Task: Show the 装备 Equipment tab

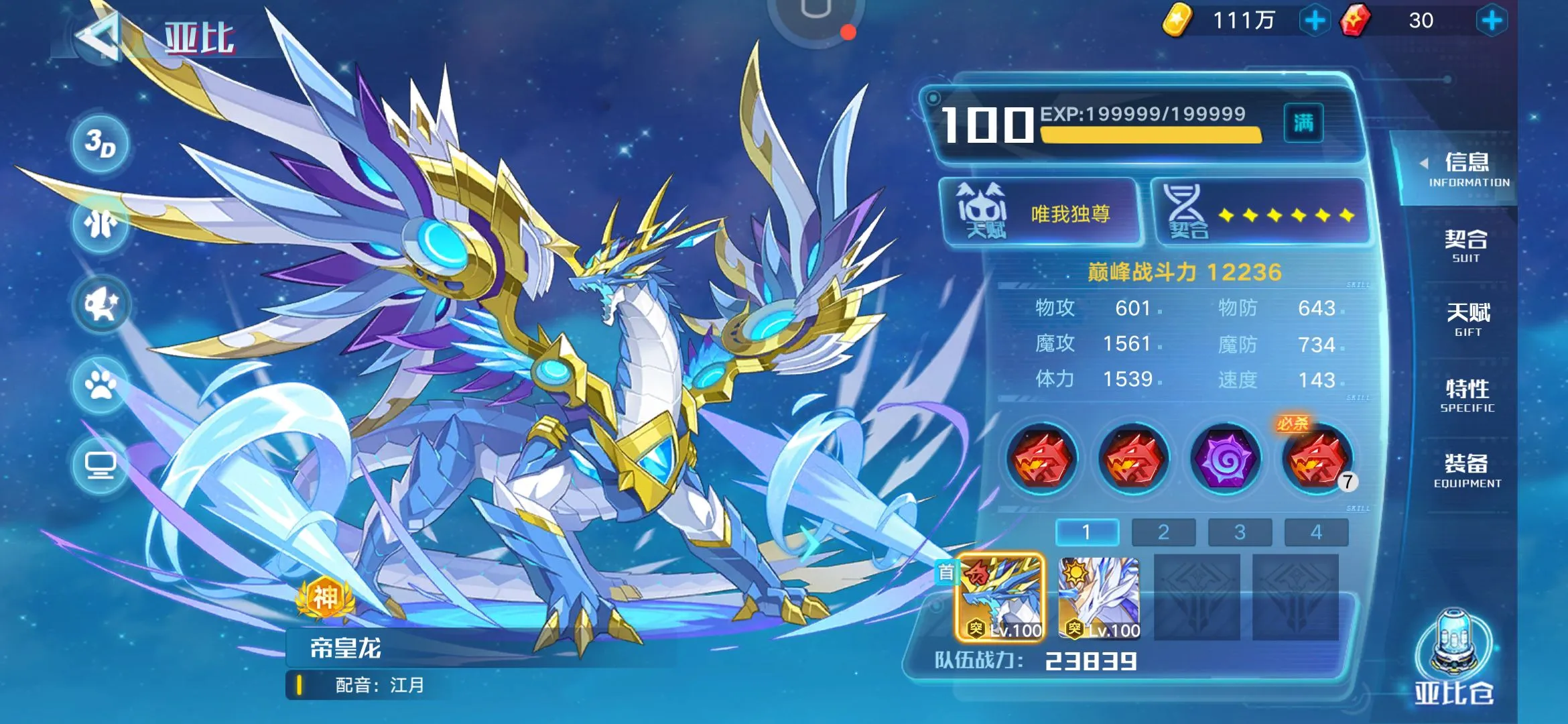Action: [x=1467, y=470]
